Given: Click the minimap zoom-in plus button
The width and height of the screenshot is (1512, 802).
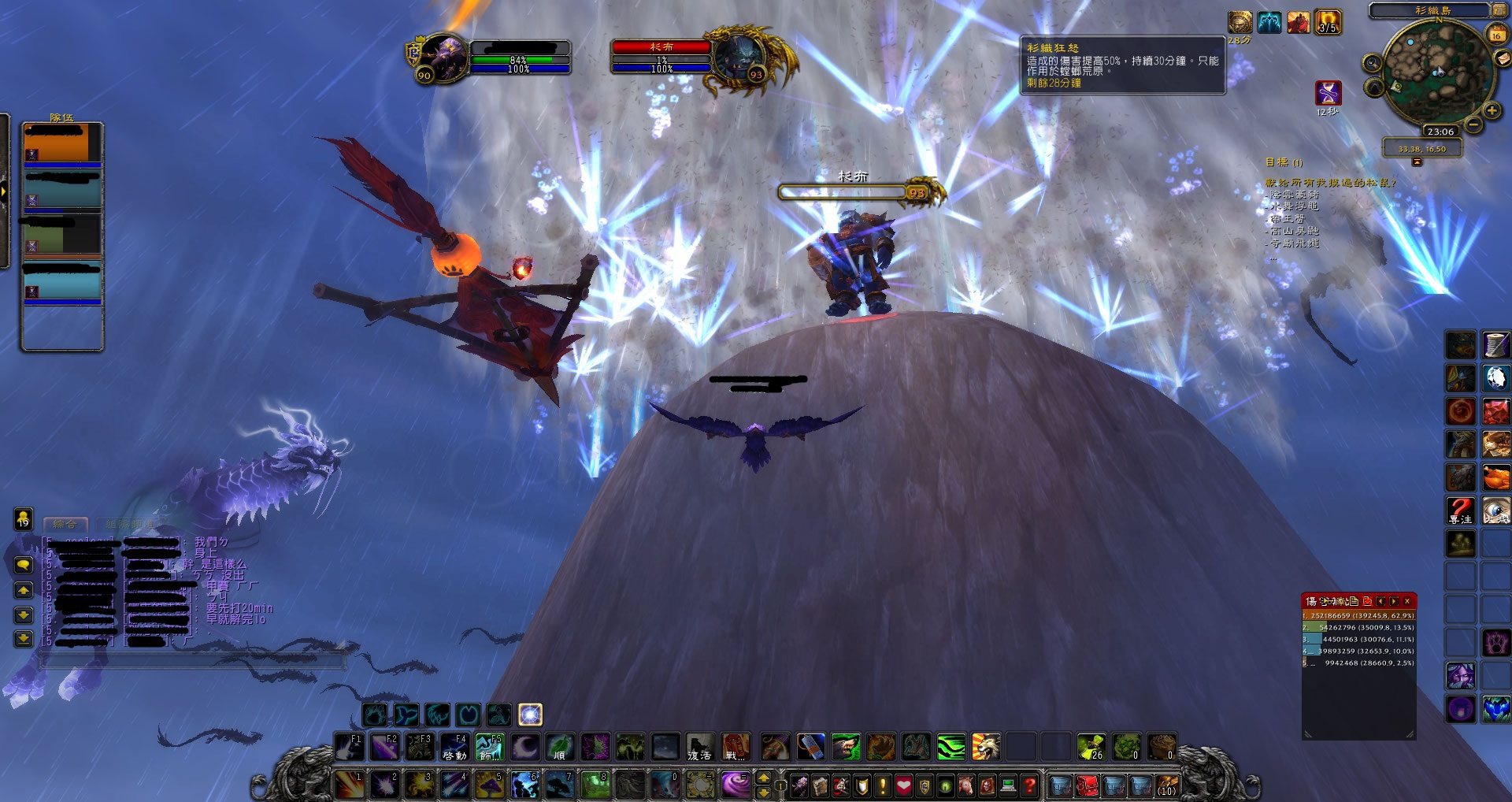Looking at the screenshot, I should (1492, 111).
